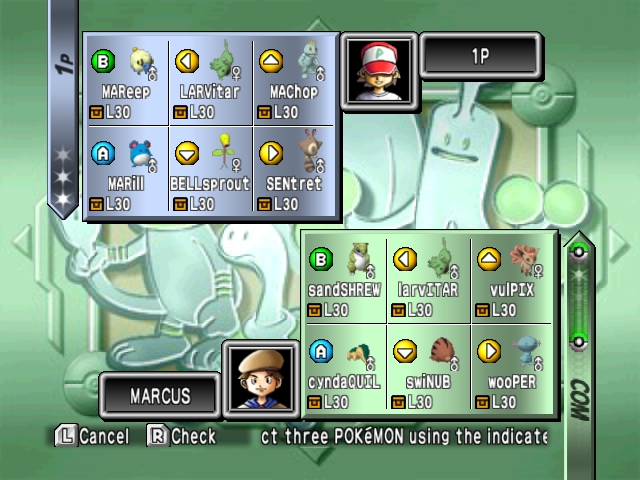Image resolution: width=640 pixels, height=480 pixels.
Task: Select opponent's wooPER slot
Action: (x=512, y=368)
